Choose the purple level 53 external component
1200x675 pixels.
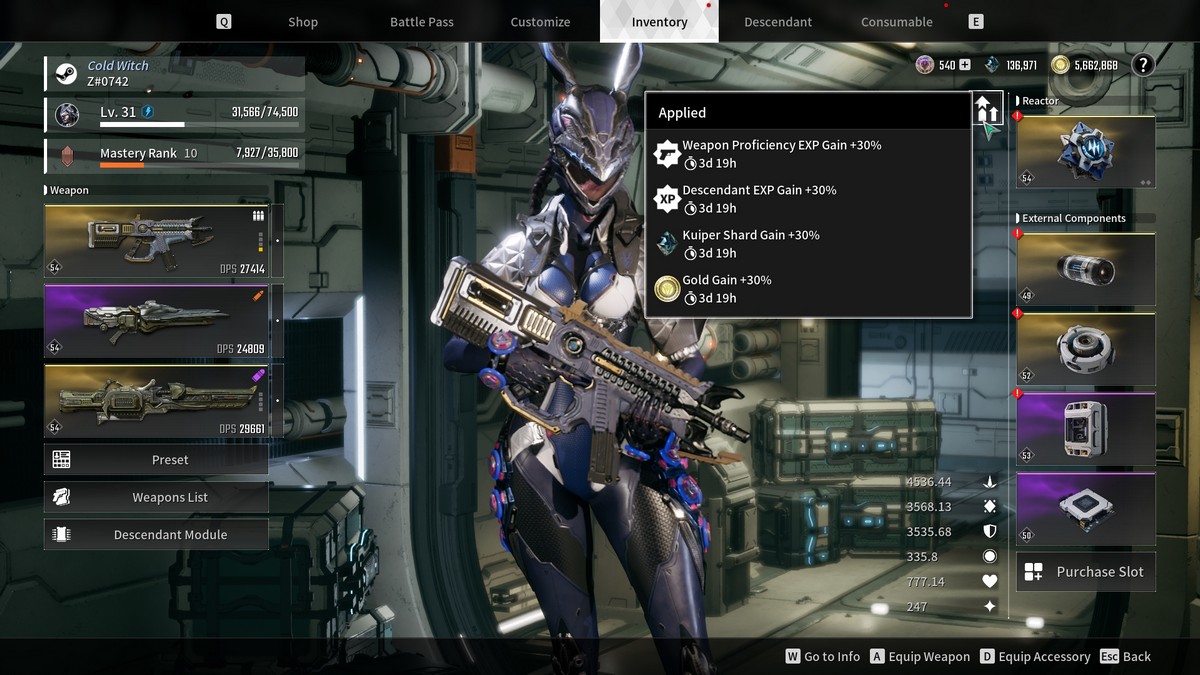1085,428
